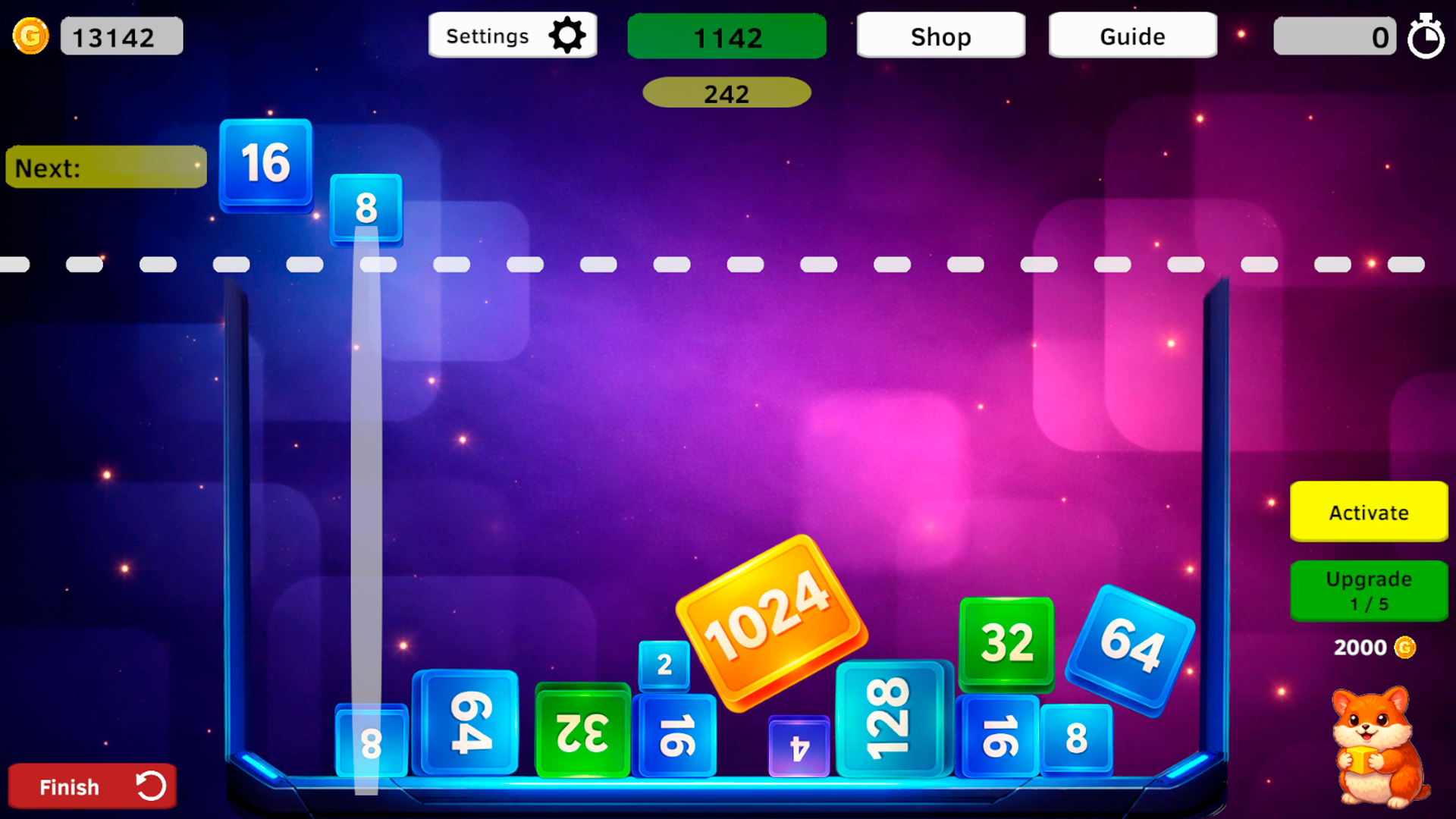Enable the Upgrade 1/5 boost
This screenshot has width=1456, height=819.
[x=1368, y=591]
